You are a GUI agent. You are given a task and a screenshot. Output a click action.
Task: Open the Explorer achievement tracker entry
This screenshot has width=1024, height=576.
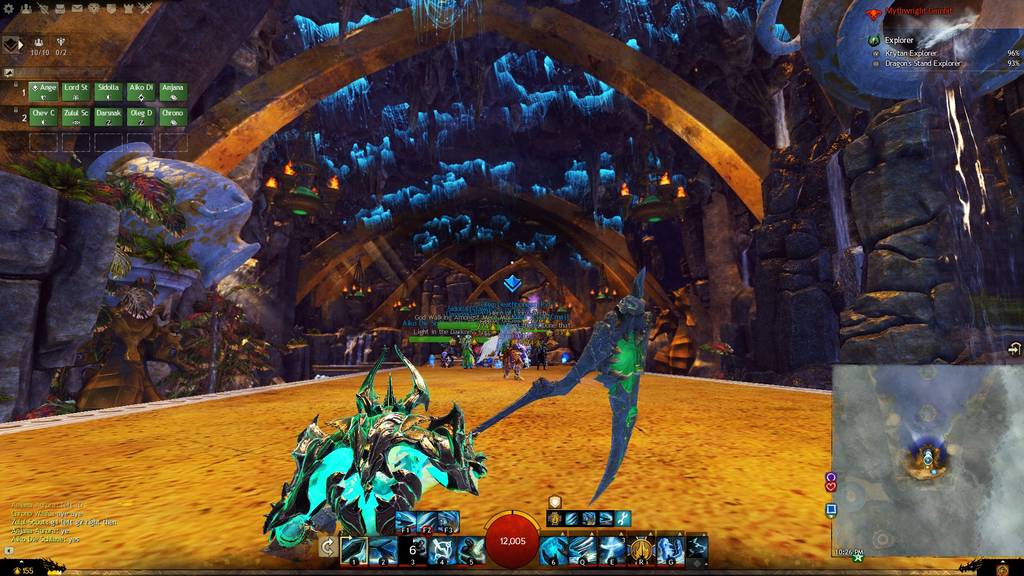(x=898, y=40)
